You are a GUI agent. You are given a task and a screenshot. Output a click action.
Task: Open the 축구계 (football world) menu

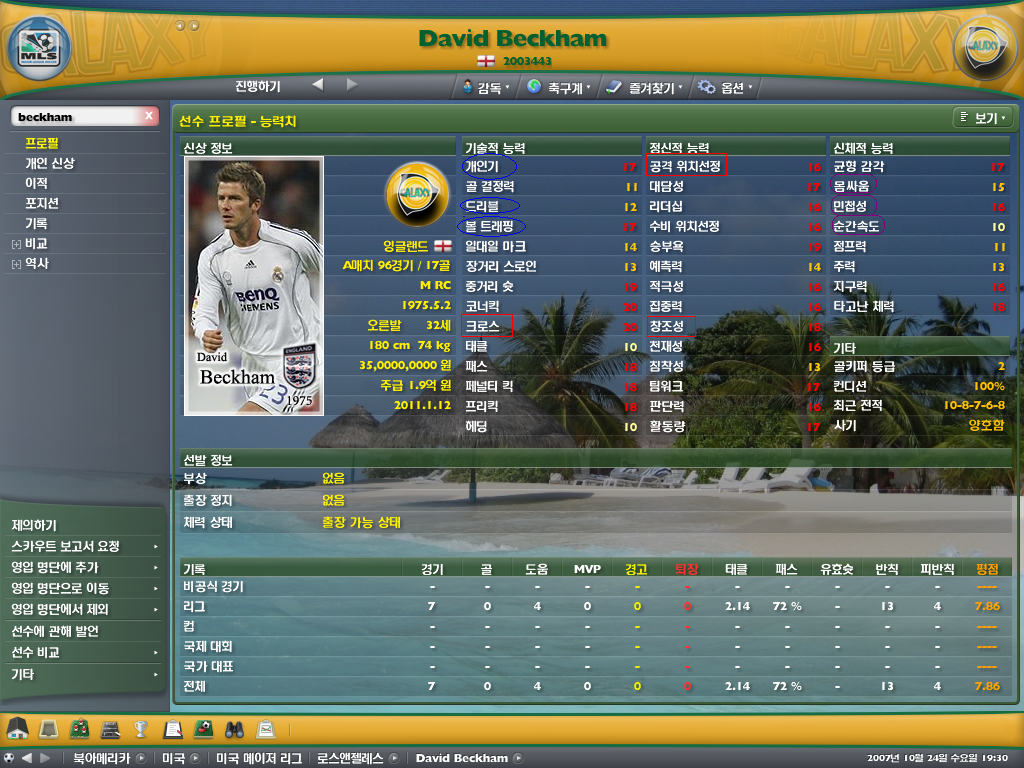558,87
